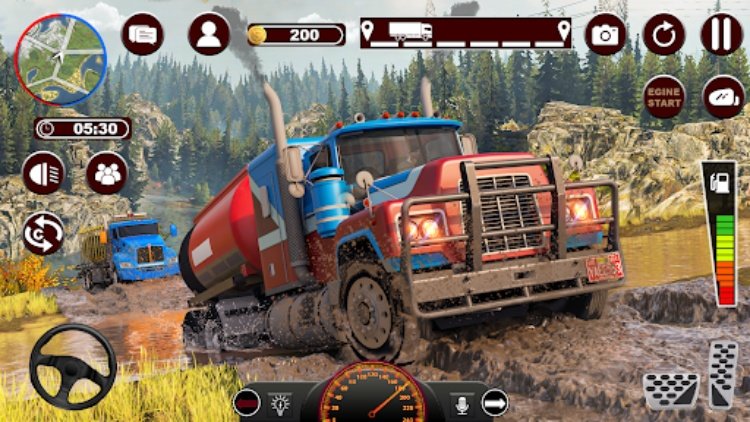Tap the steering wheel control
Viewport: 750px width, 422px height.
coord(73,365)
